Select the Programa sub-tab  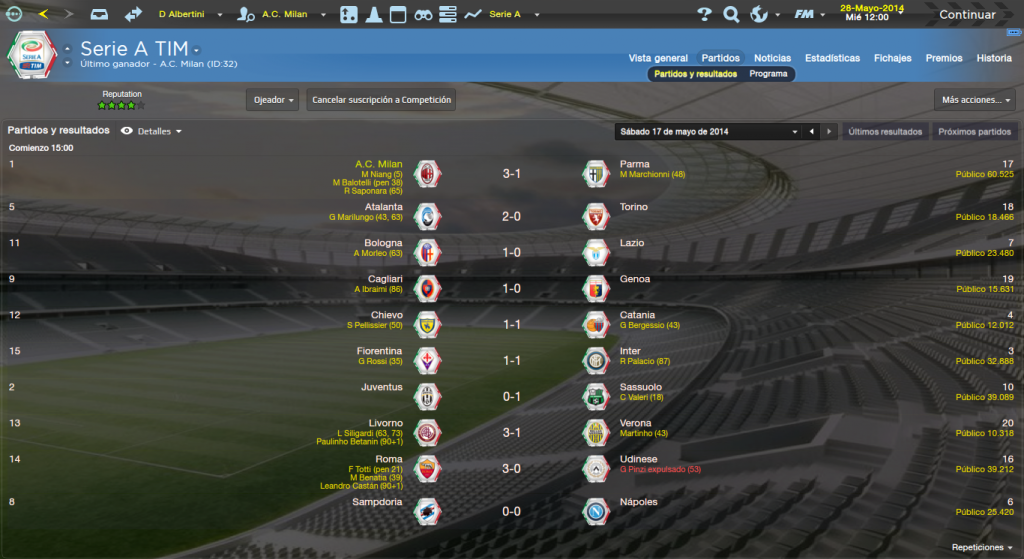coord(768,74)
